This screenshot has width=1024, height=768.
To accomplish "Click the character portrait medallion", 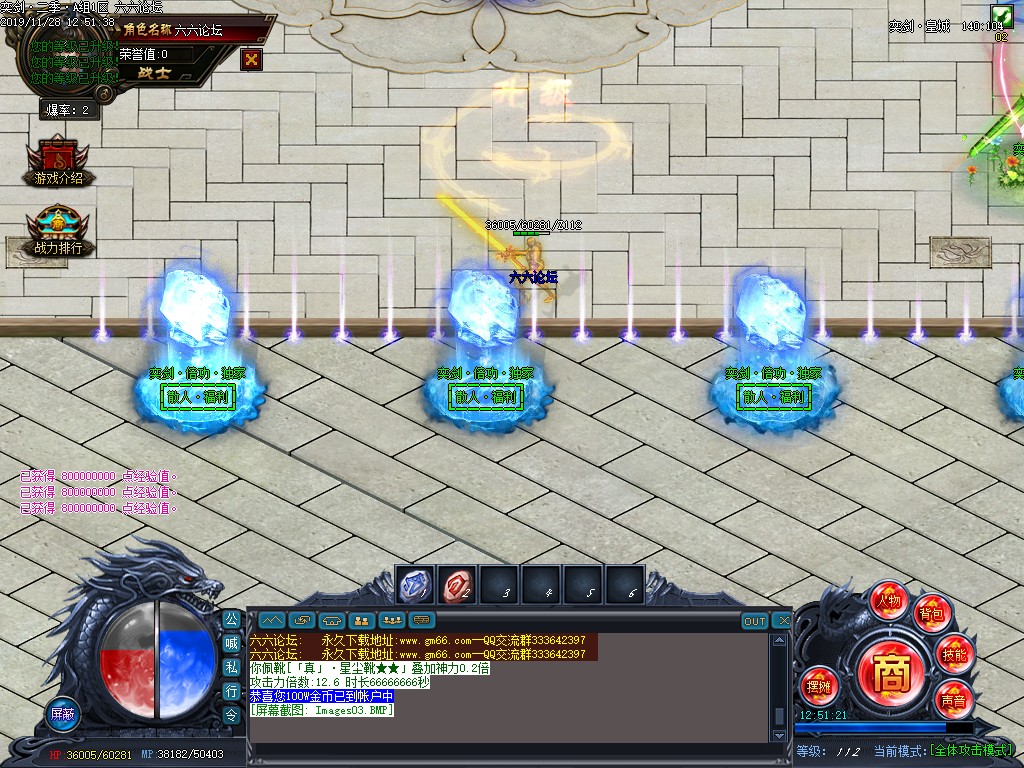I will [64, 62].
